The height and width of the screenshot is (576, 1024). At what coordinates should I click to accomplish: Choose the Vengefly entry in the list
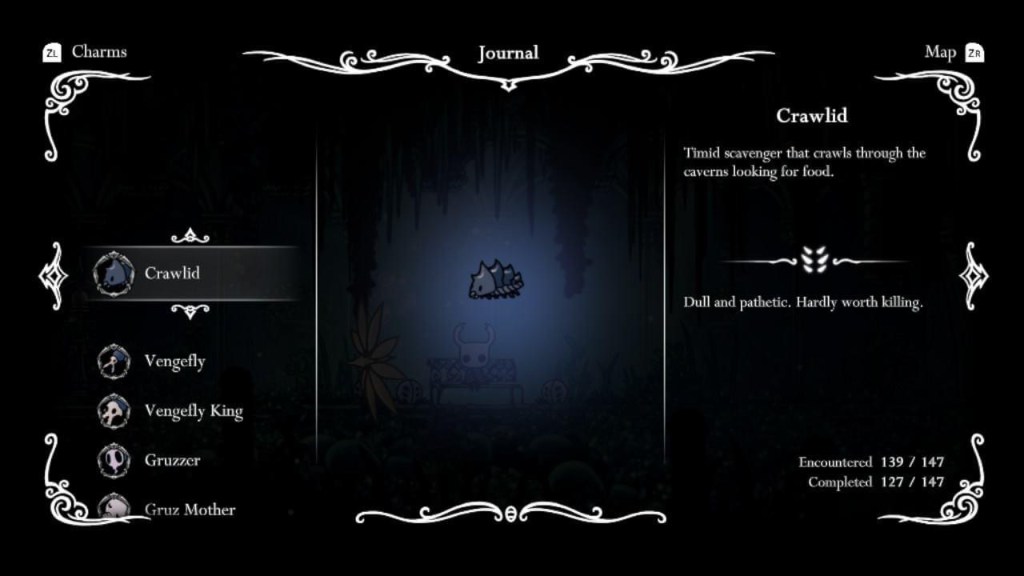174,361
